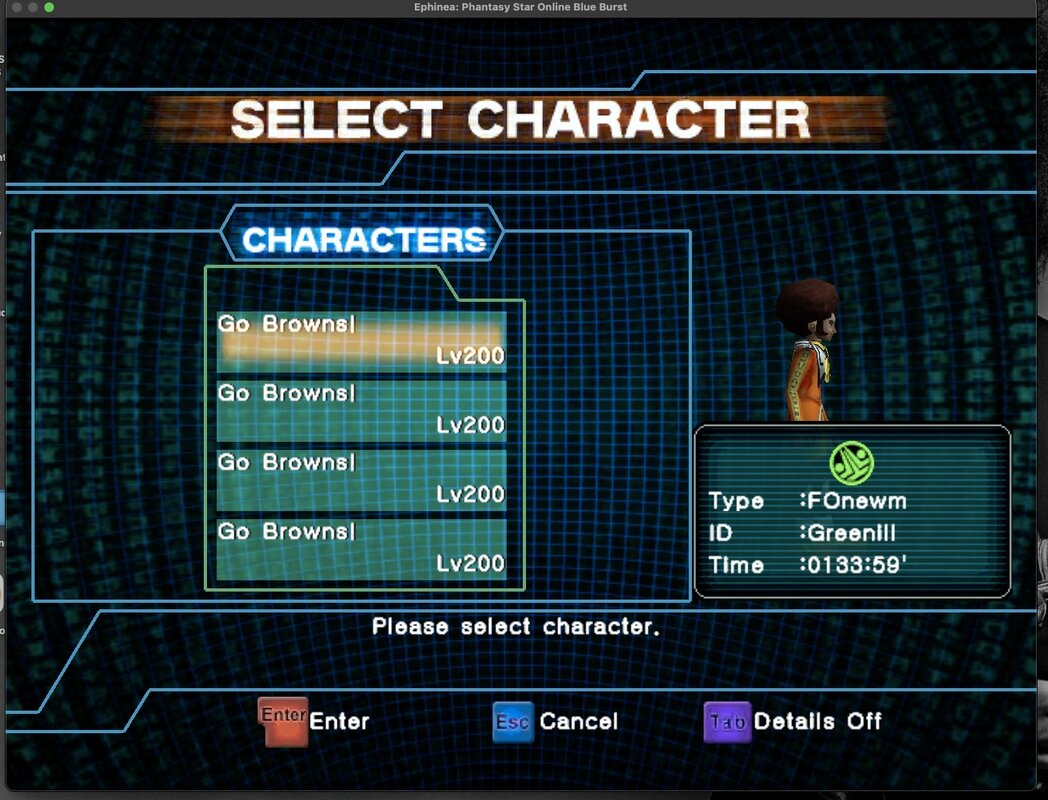Click the green window zoom button
Screen dimensions: 1048x800
(49, 7)
